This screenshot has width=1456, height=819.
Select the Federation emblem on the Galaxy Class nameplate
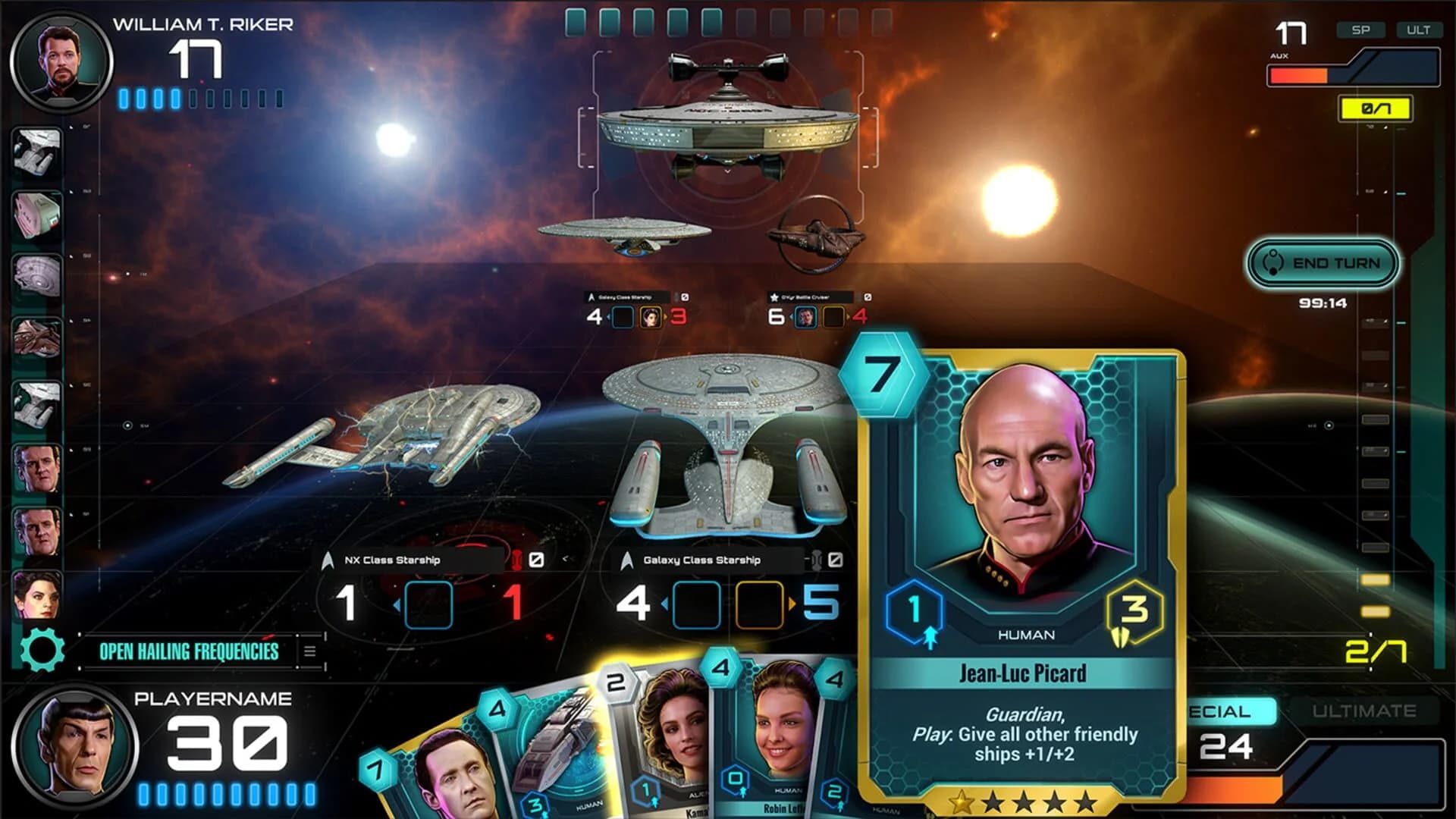(627, 560)
